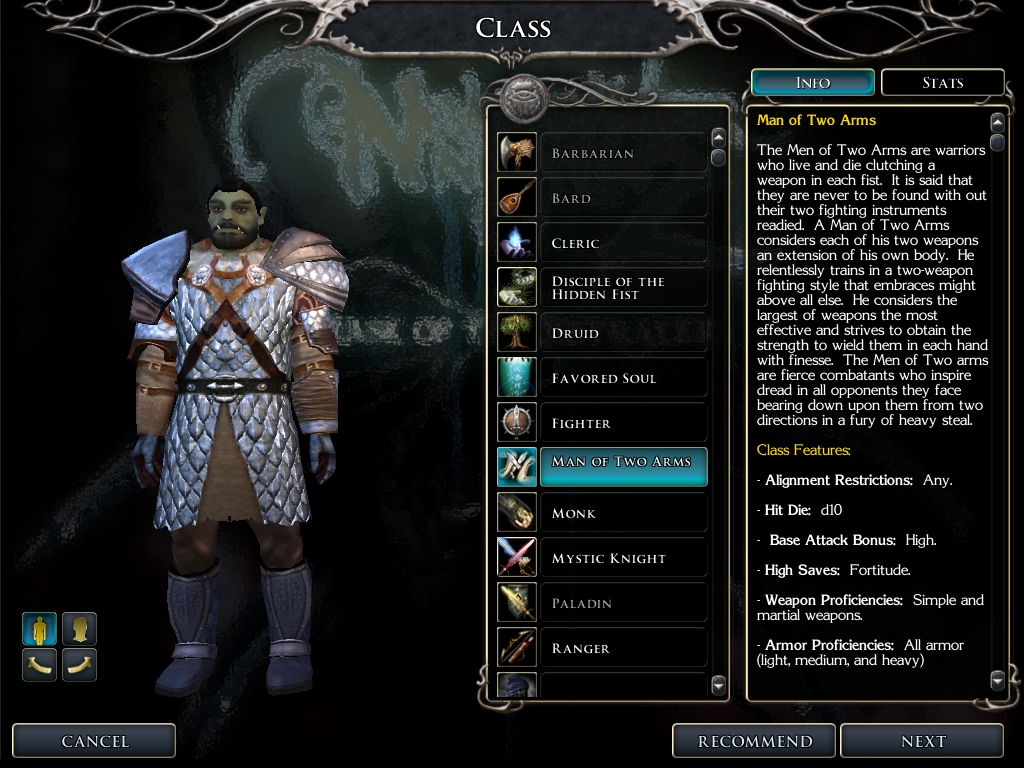Open the Info tab
This screenshot has height=768, width=1024.
point(812,83)
